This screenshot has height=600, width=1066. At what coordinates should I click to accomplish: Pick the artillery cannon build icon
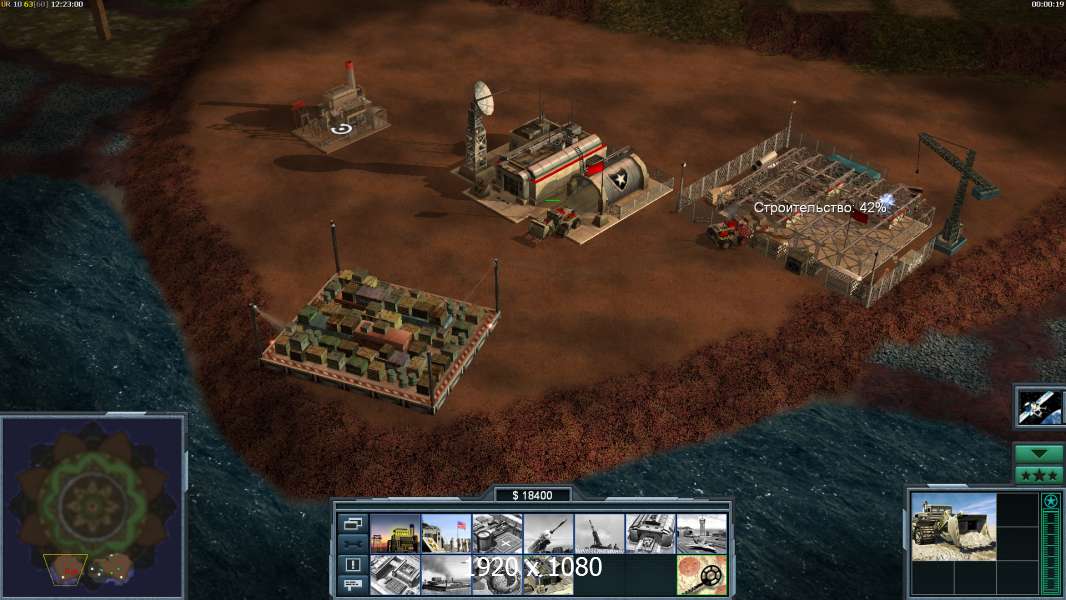pos(599,533)
